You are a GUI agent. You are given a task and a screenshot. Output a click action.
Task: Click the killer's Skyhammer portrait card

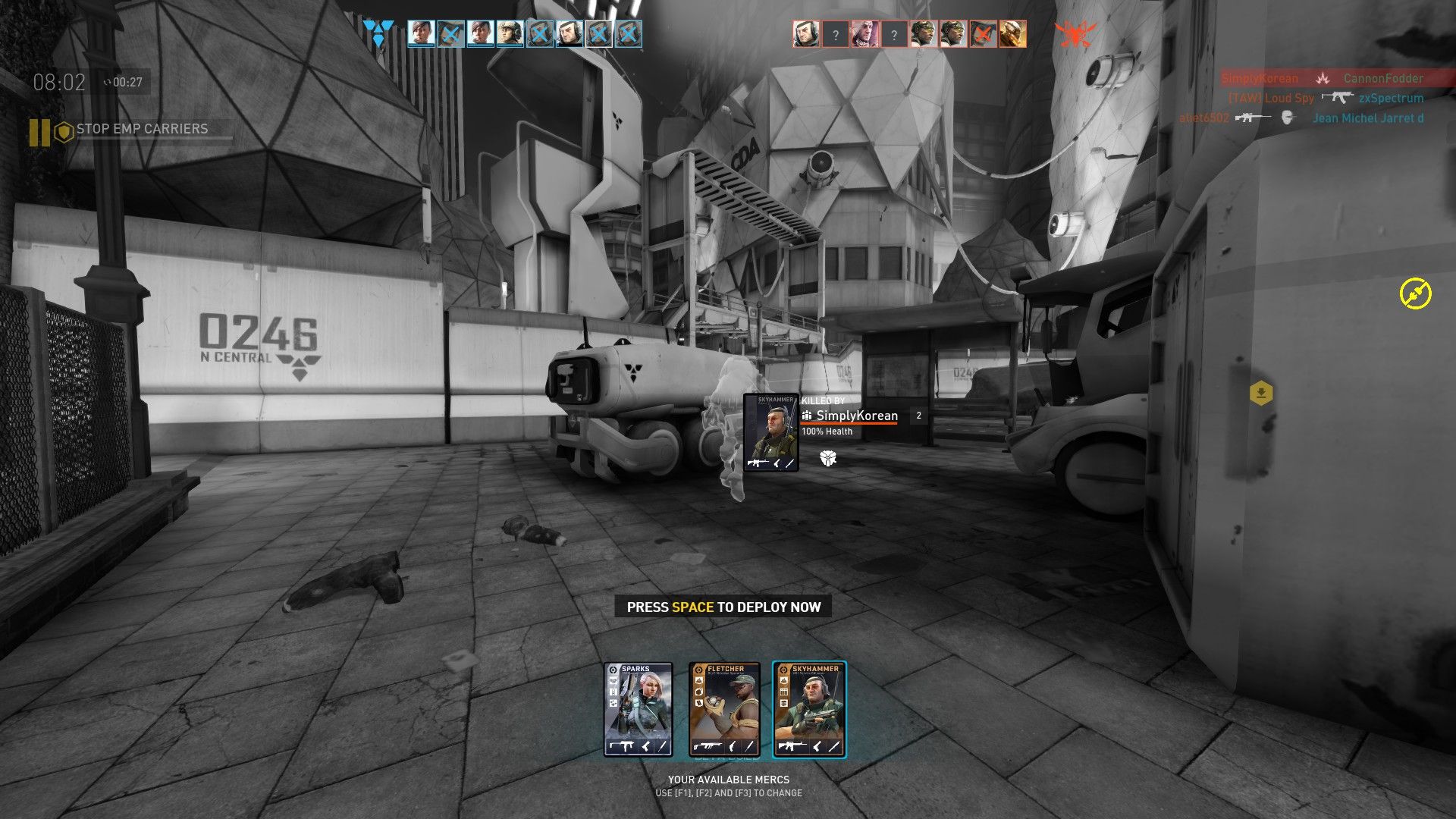pos(770,433)
